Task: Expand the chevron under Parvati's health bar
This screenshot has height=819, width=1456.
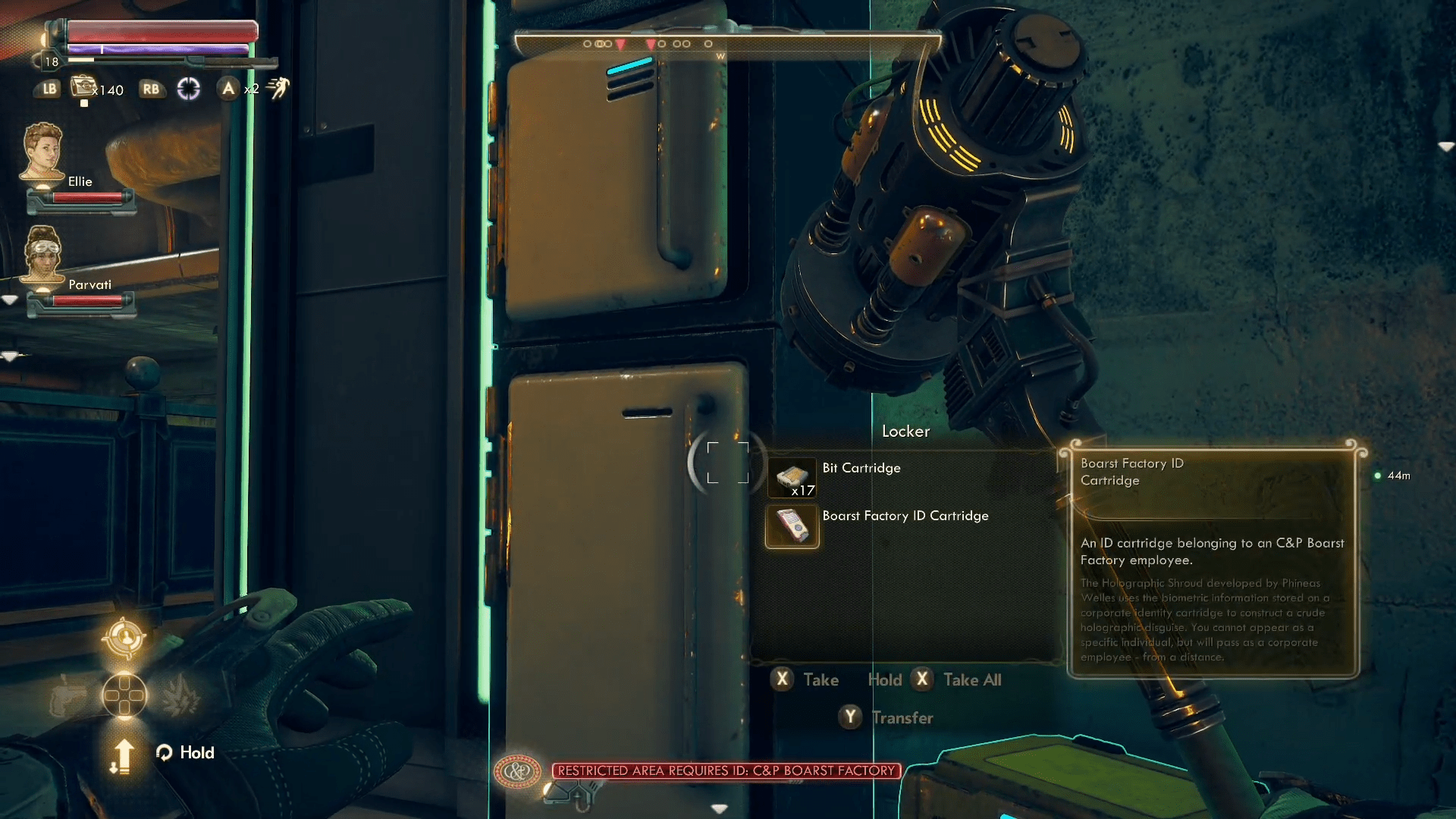Action: click(x=11, y=355)
